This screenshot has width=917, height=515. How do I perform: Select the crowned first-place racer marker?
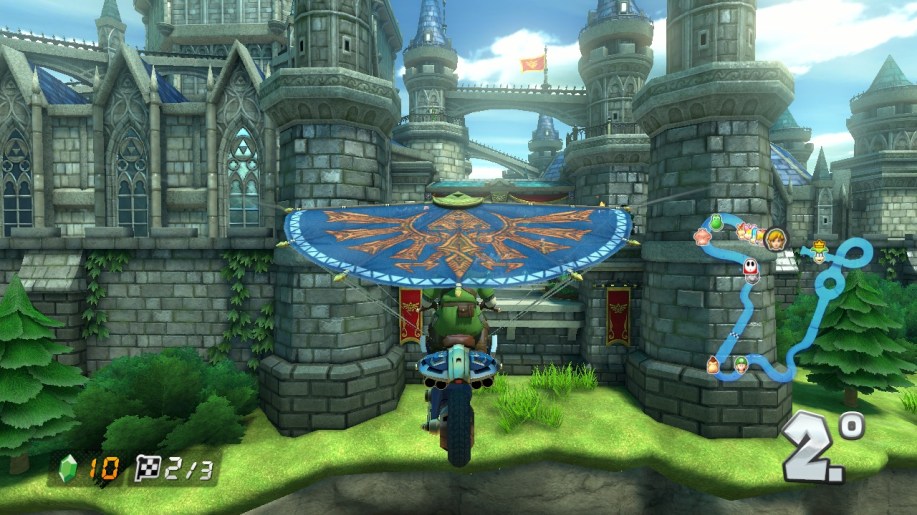(819, 250)
